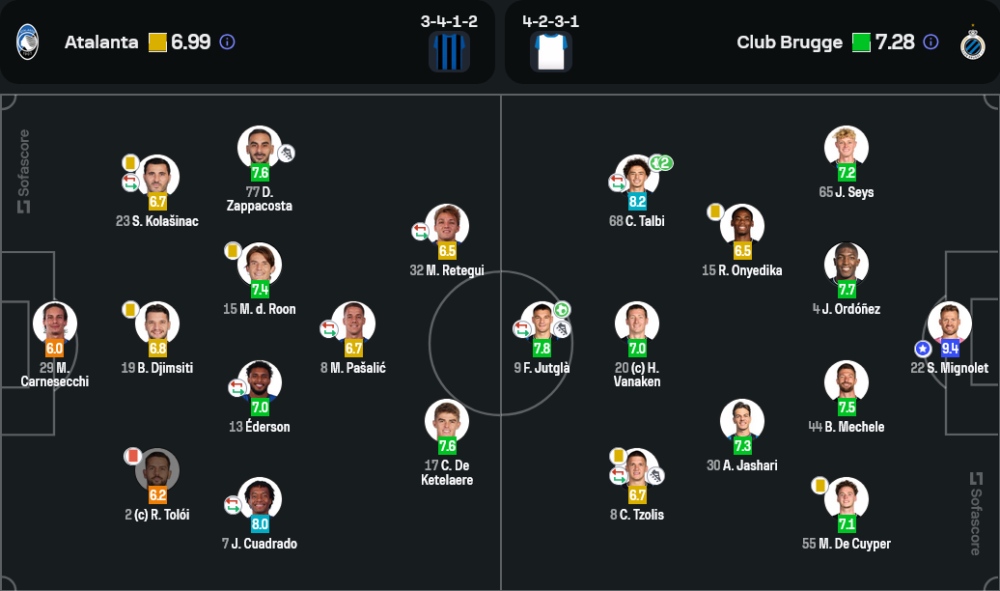Screen dimensions: 1000x591
Task: Show the Atalanta rating info icon
Action: coord(227,42)
